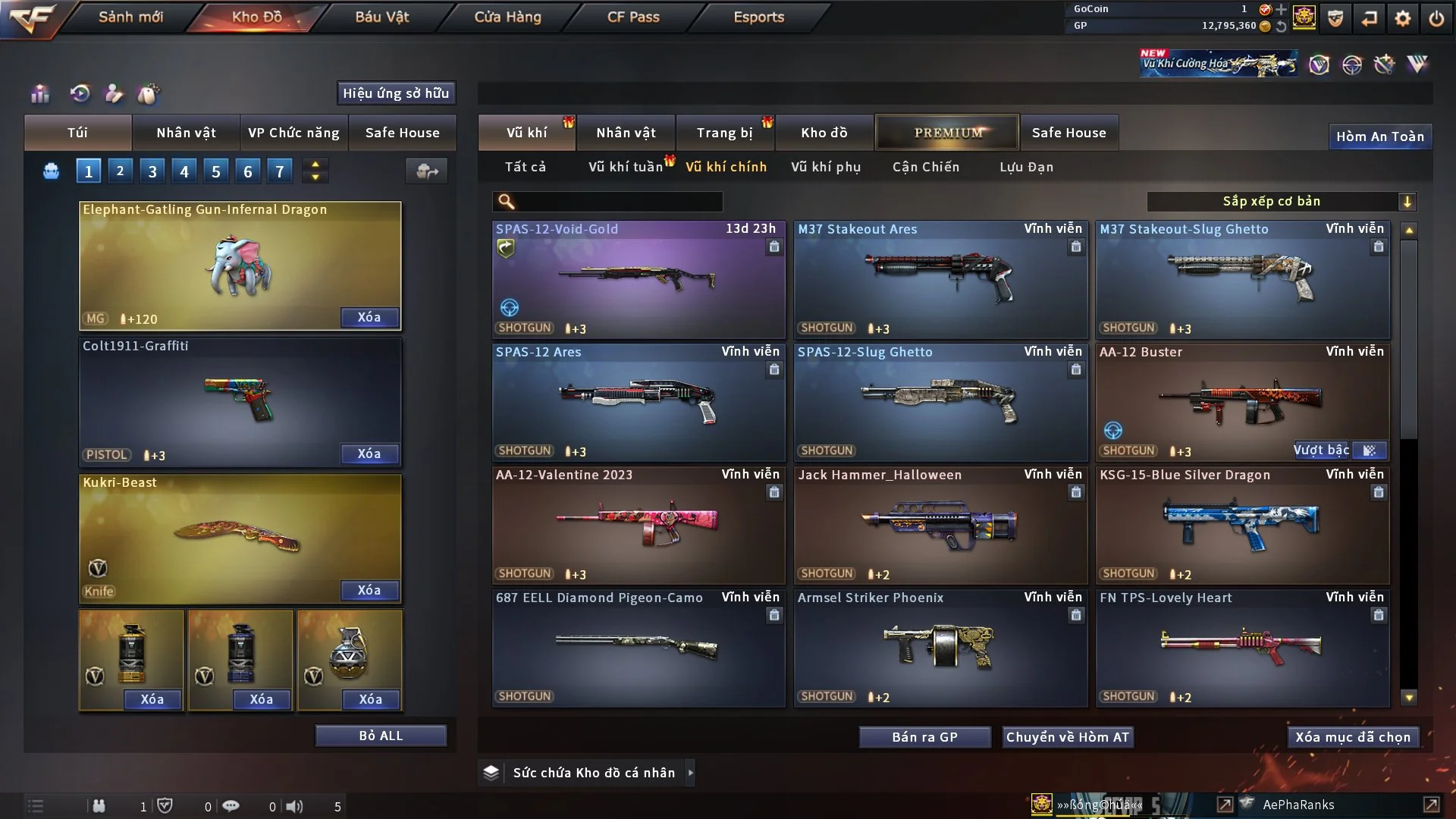Activate Chuyển về Hòm AT button
The width and height of the screenshot is (1456, 819).
click(x=1068, y=737)
